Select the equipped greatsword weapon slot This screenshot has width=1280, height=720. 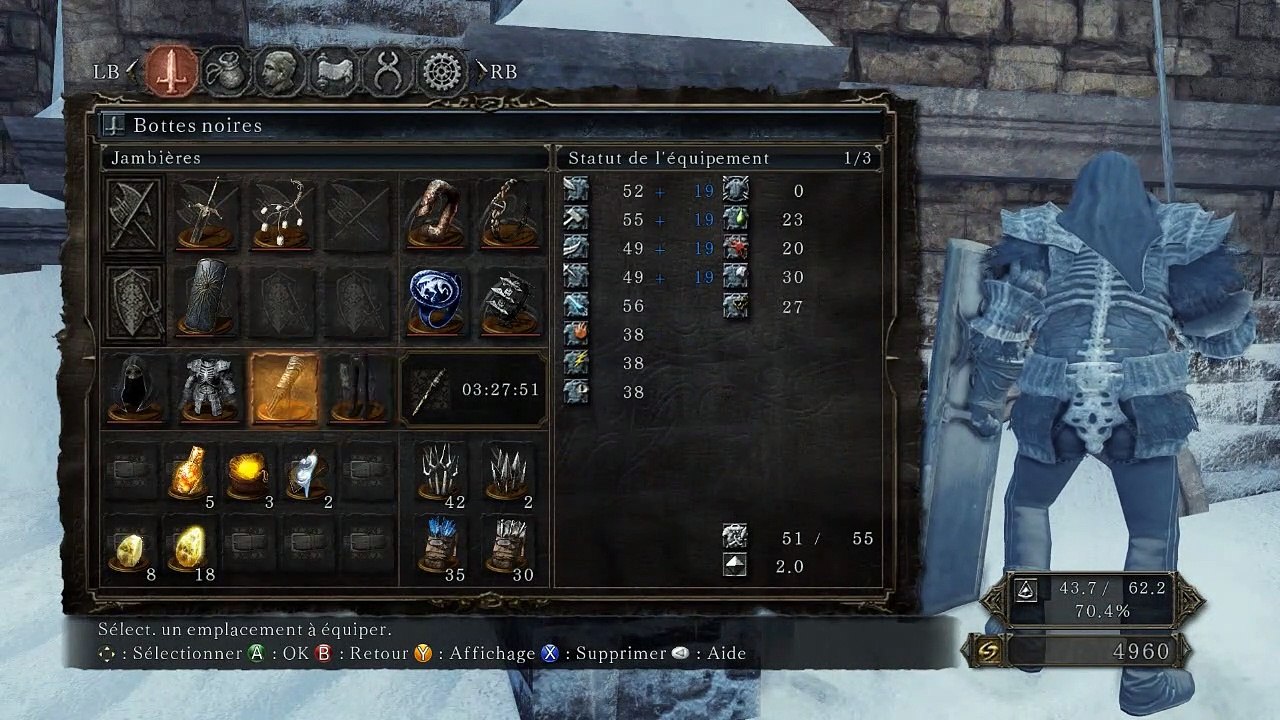[205, 214]
